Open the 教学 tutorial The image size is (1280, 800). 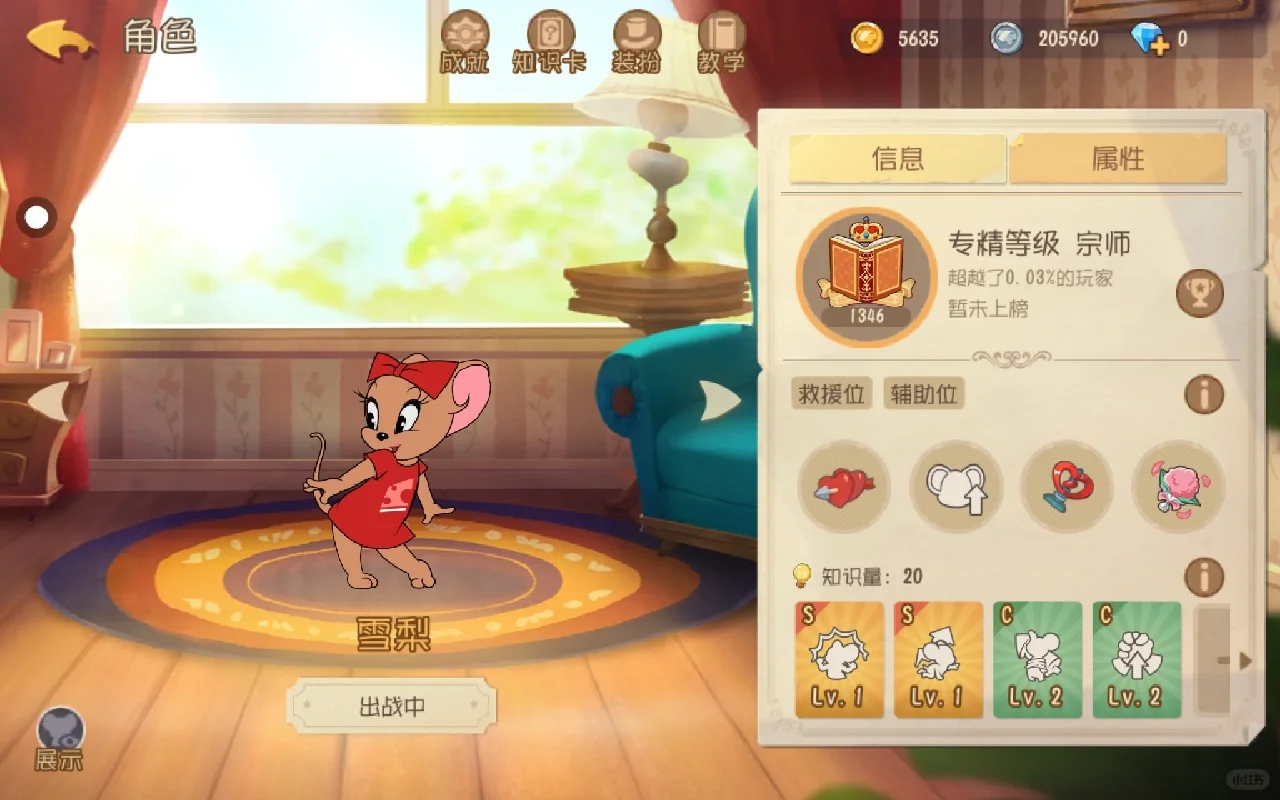point(722,42)
